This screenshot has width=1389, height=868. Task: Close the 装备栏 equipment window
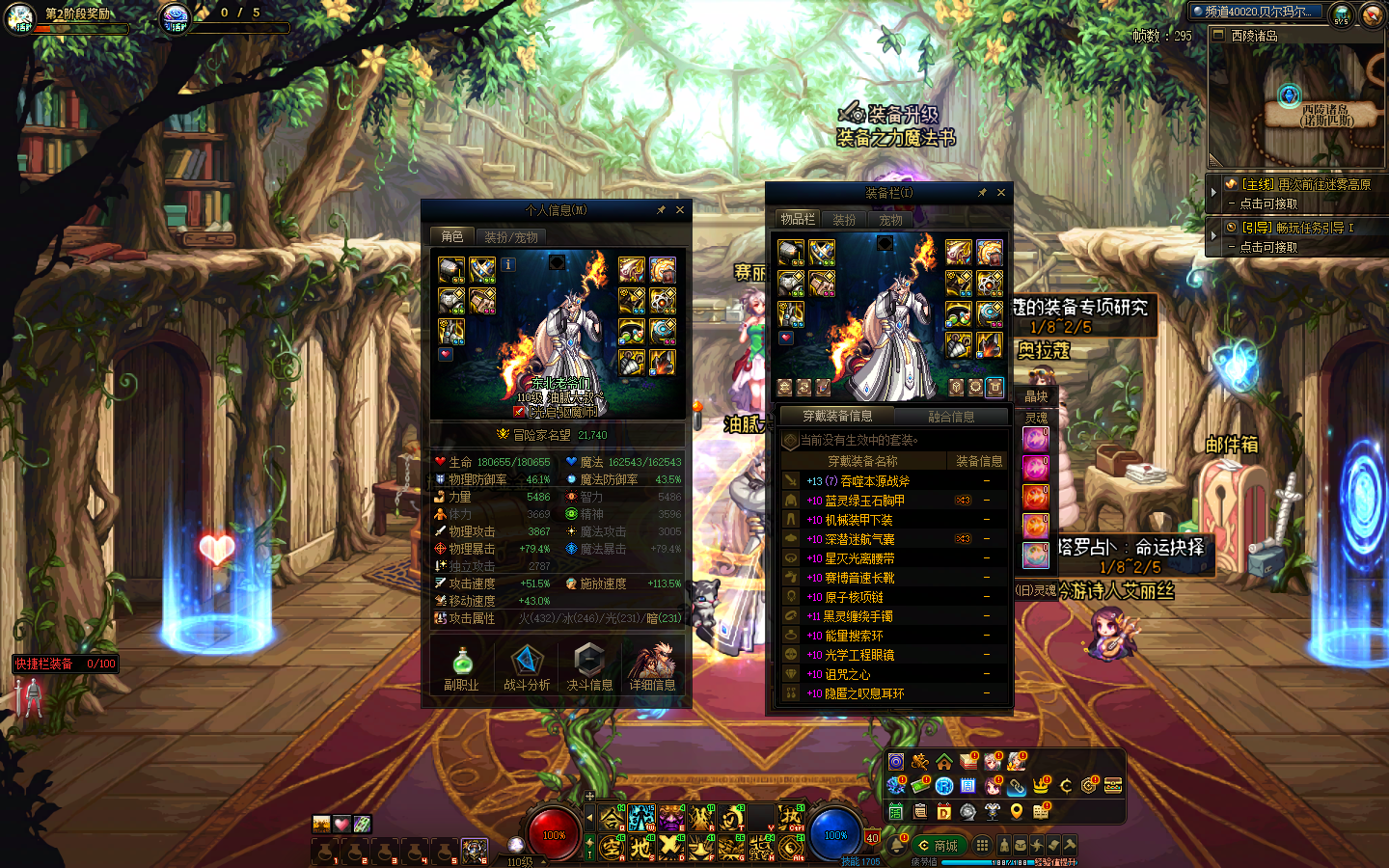coord(1001,193)
